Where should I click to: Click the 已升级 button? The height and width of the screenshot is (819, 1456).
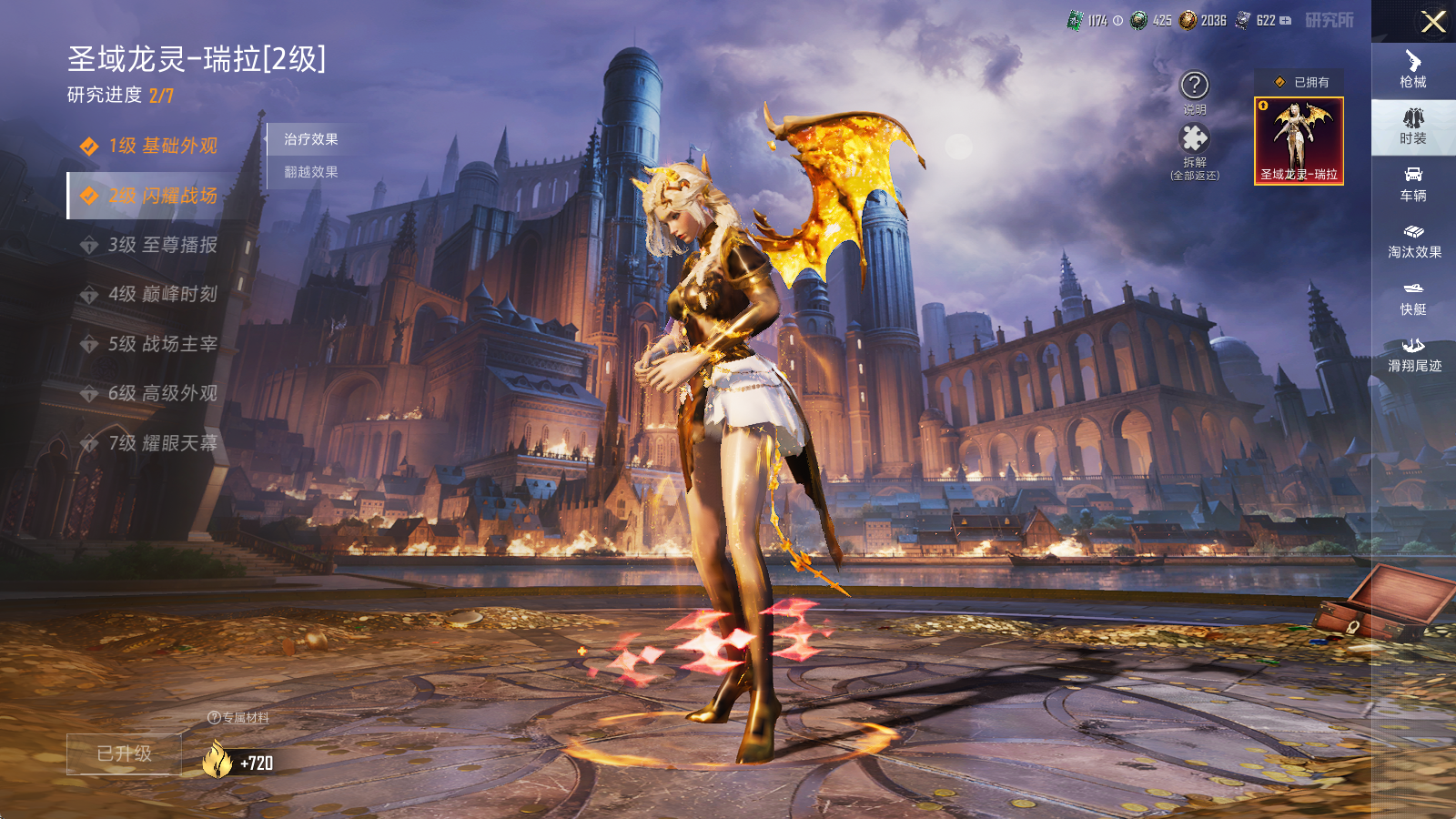125,753
